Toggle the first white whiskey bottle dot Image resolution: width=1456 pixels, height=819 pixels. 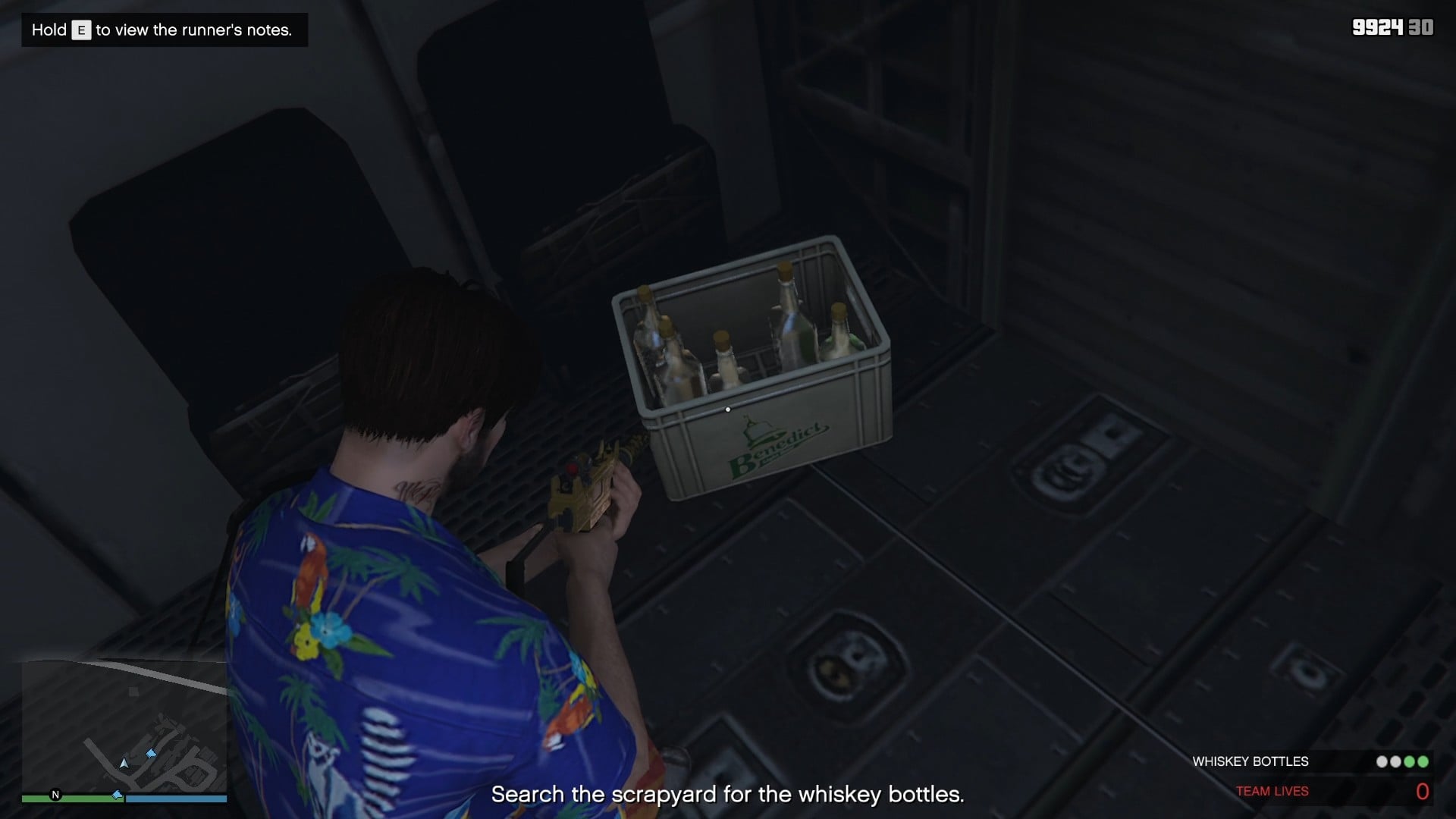point(1382,761)
